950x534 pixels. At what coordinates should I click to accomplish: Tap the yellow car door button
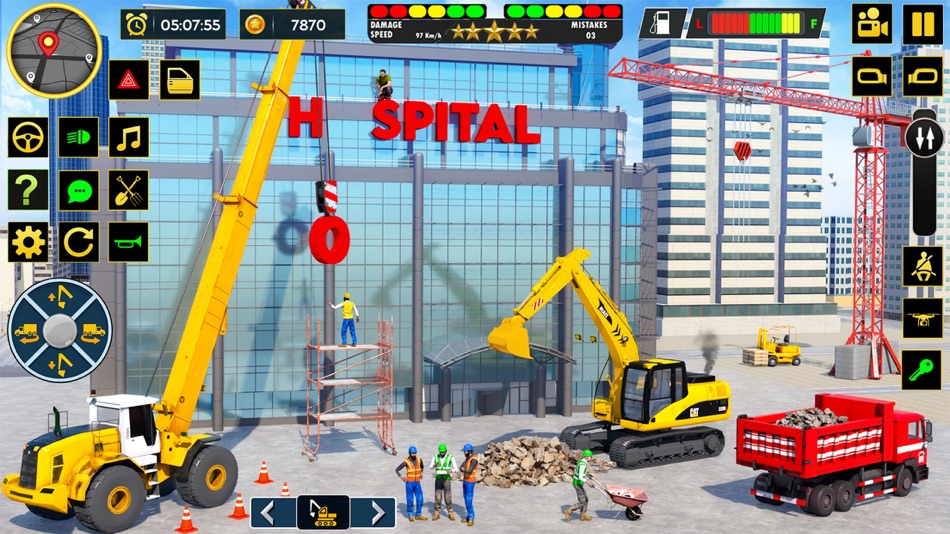click(180, 79)
